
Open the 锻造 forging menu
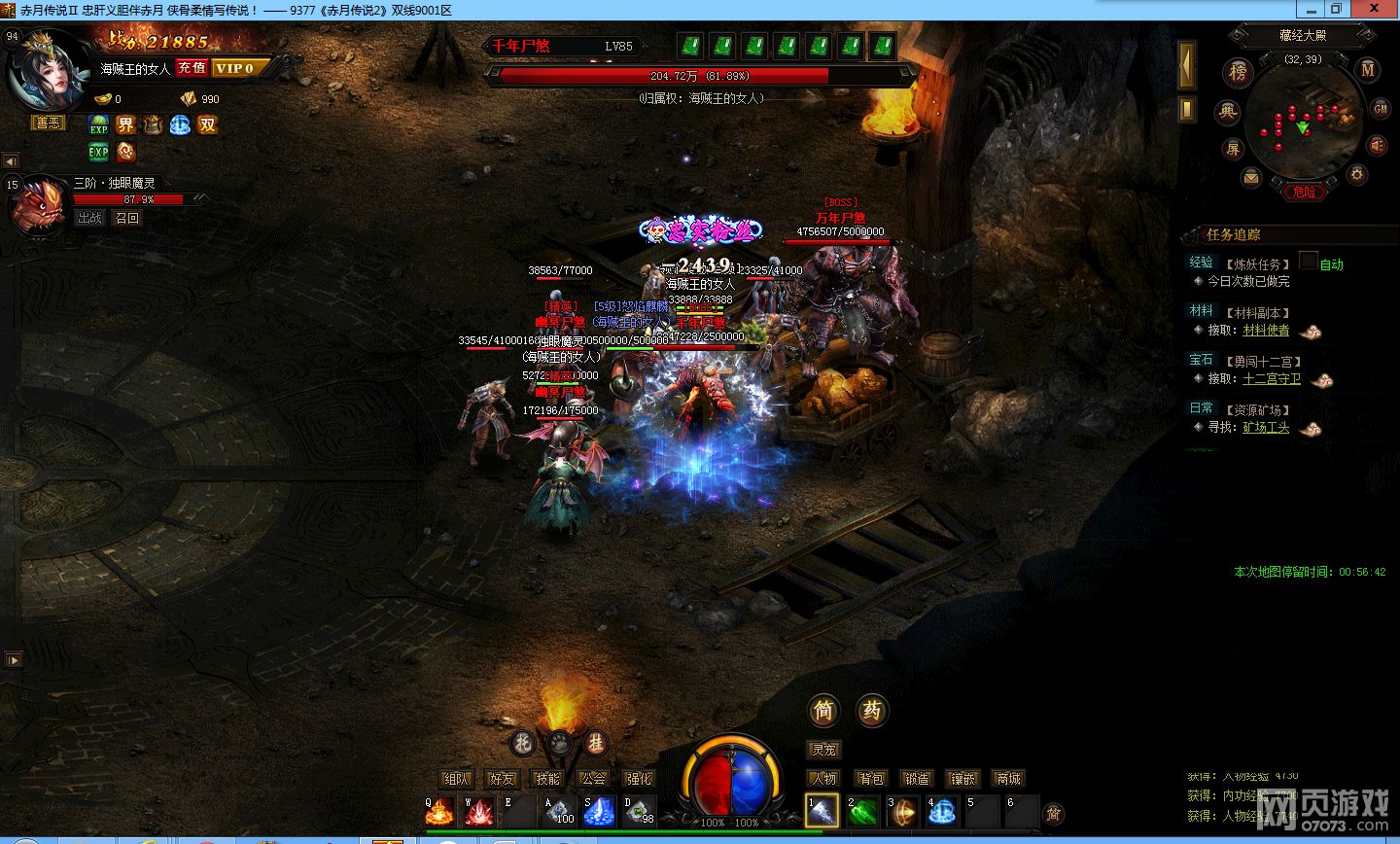pos(917,778)
